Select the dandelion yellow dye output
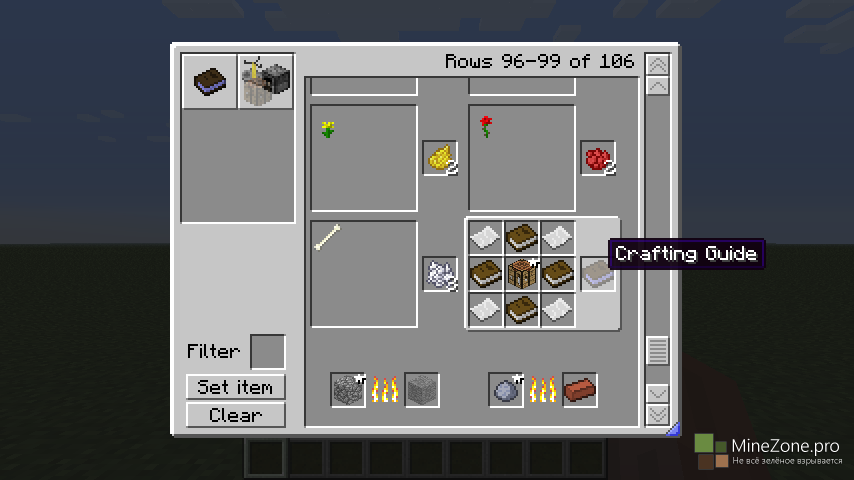 [x=440, y=157]
